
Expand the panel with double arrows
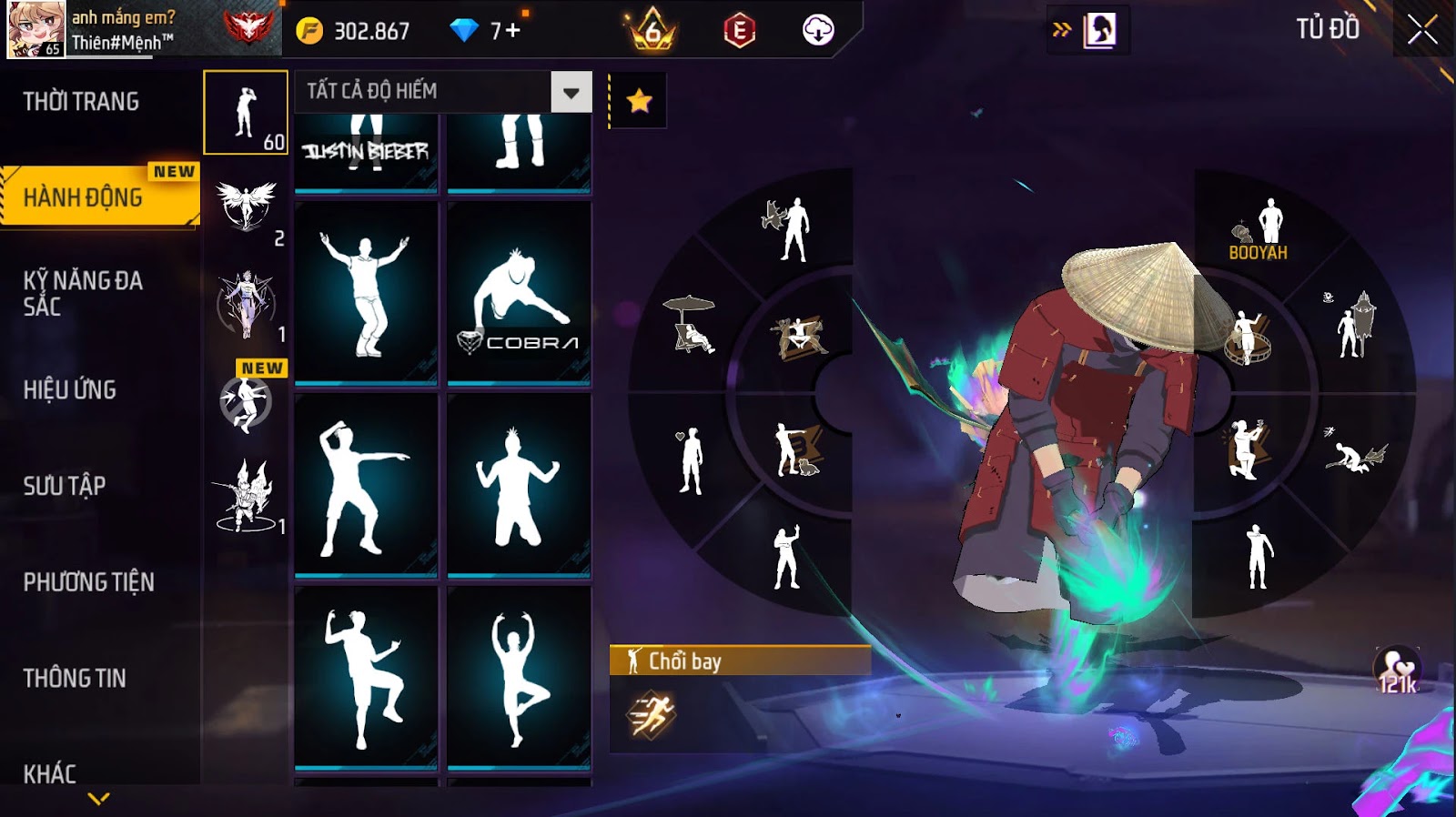pyautogui.click(x=1061, y=30)
